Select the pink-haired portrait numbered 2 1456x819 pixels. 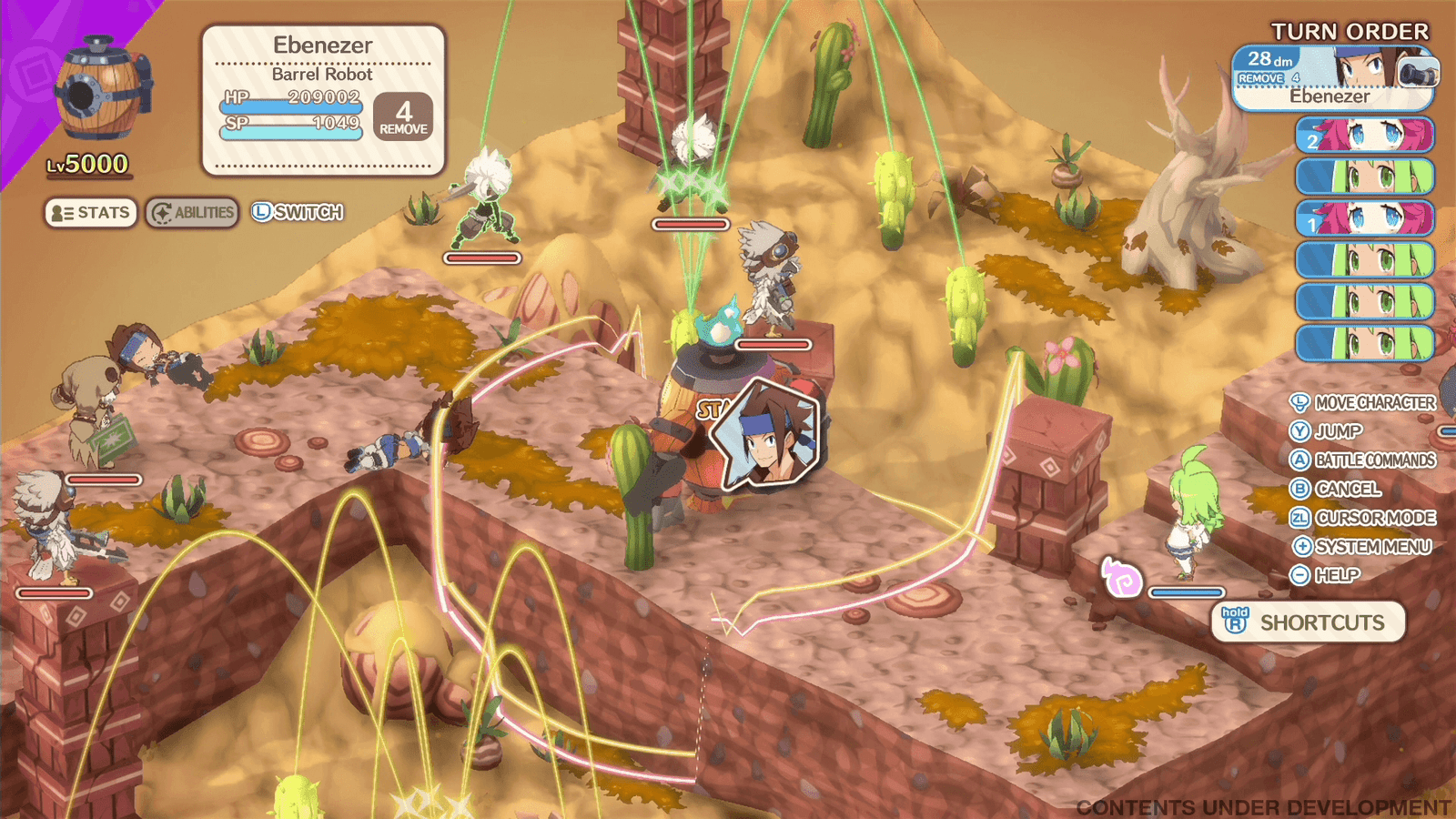[x=1364, y=136]
